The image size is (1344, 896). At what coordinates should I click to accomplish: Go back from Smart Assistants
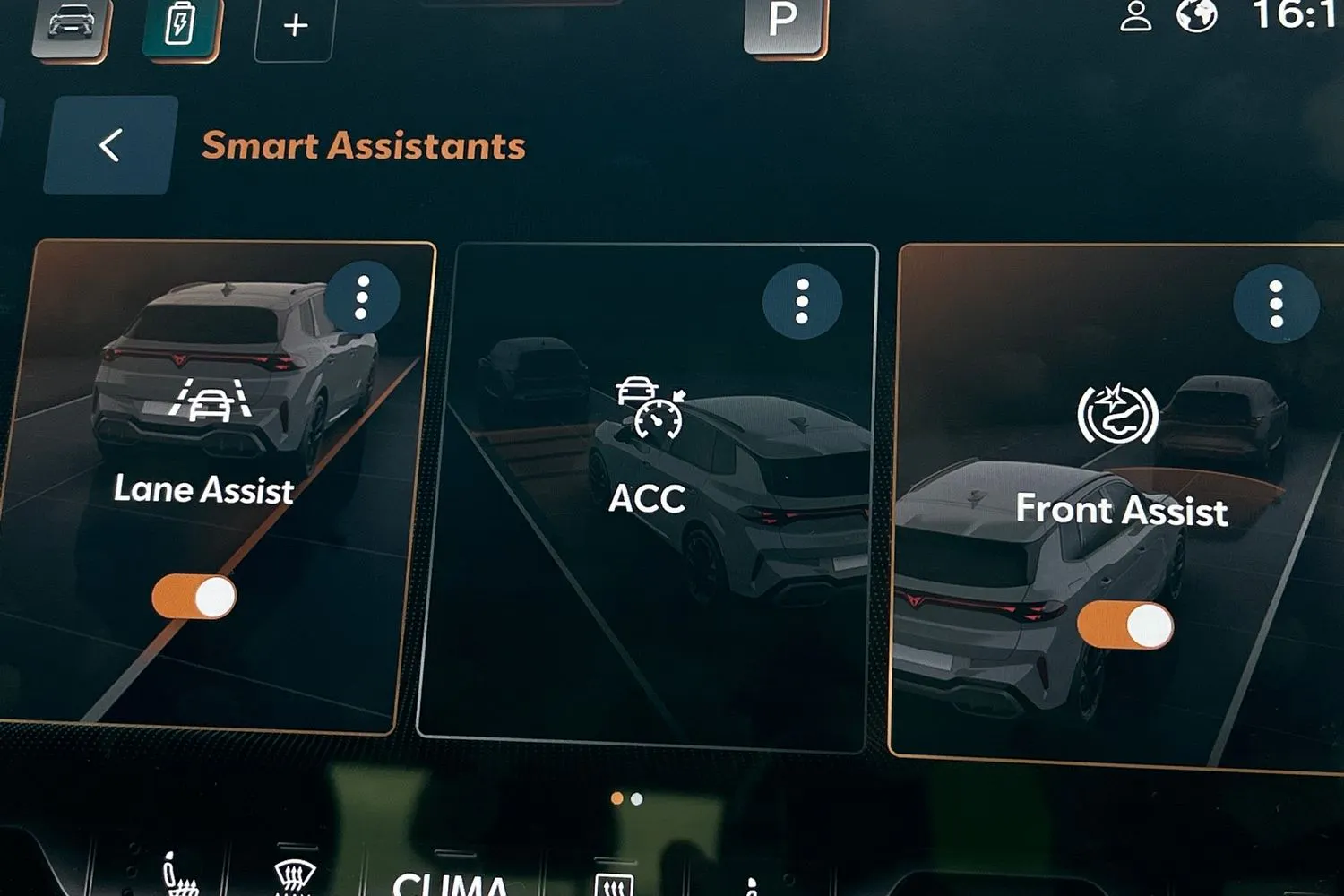tap(110, 145)
